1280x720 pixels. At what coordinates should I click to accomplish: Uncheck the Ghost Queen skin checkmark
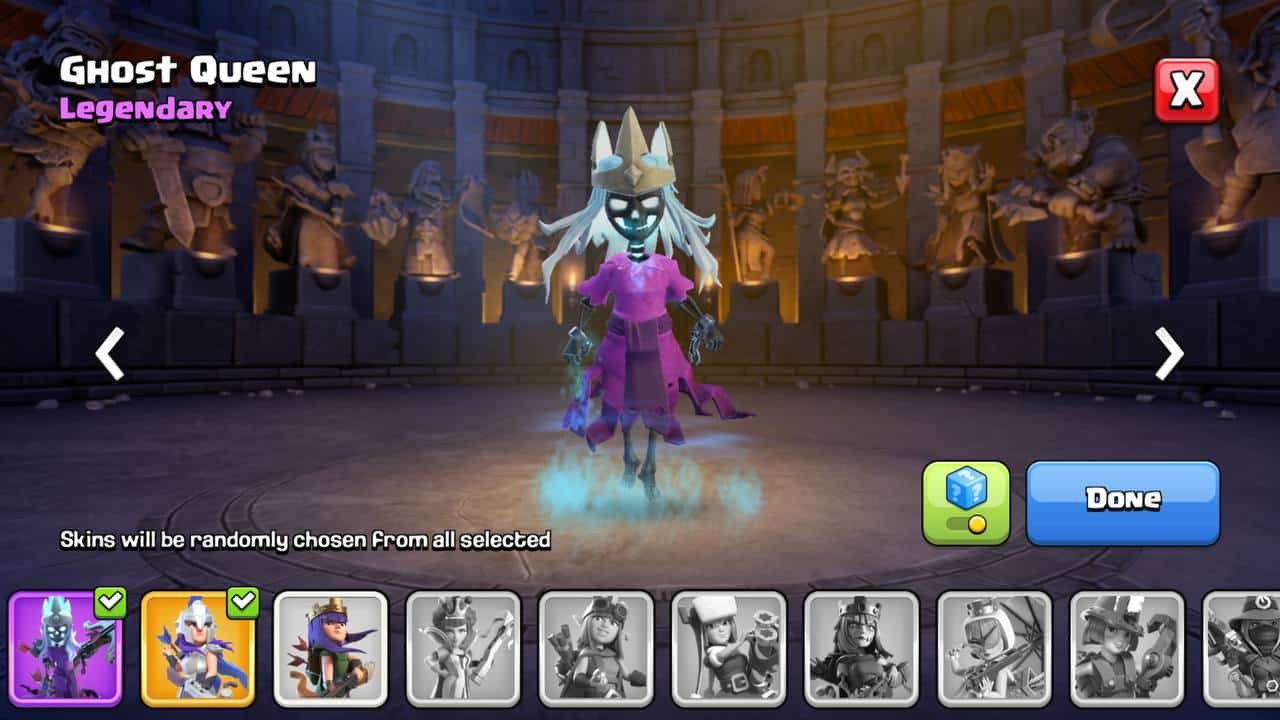[x=110, y=602]
